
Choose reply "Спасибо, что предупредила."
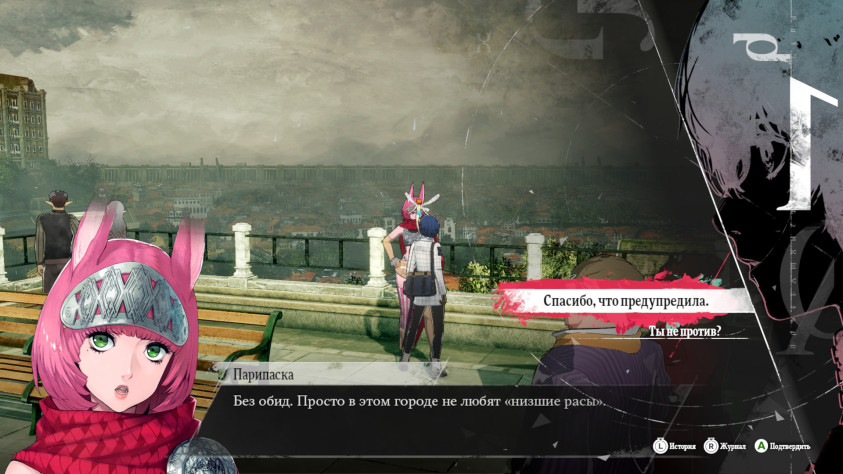pyautogui.click(x=625, y=300)
